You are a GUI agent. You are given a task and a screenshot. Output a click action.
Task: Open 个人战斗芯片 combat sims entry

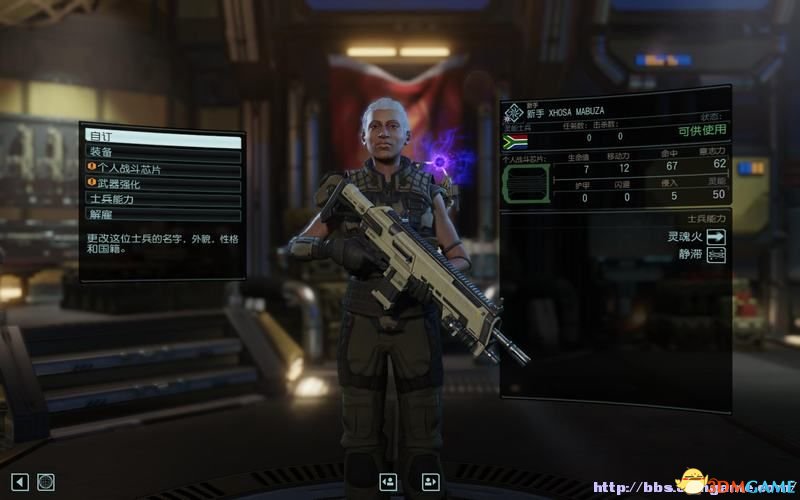pyautogui.click(x=161, y=170)
